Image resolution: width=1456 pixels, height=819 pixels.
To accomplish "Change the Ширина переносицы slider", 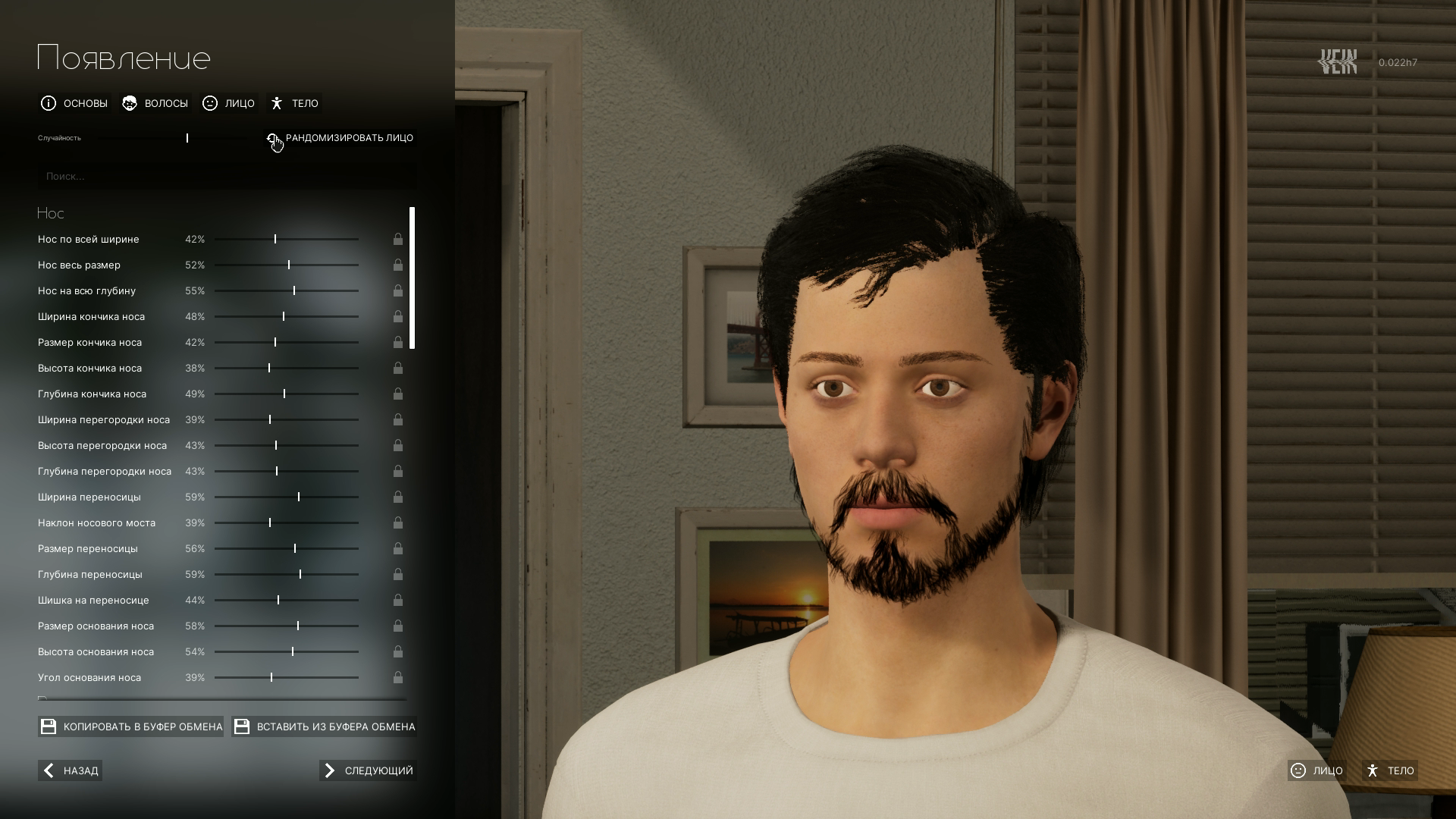I will point(299,497).
